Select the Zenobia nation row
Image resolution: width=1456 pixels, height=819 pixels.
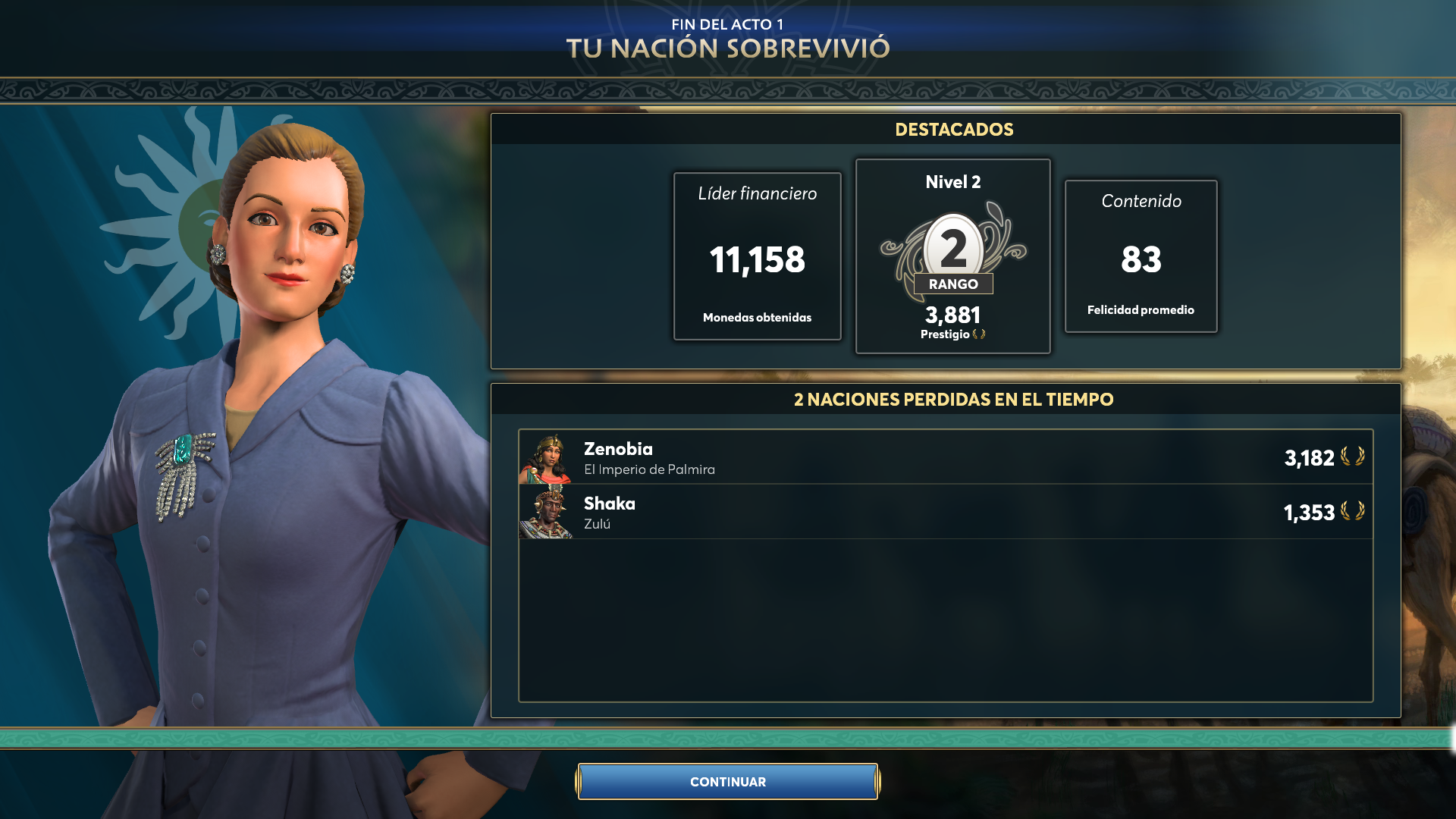click(x=945, y=457)
